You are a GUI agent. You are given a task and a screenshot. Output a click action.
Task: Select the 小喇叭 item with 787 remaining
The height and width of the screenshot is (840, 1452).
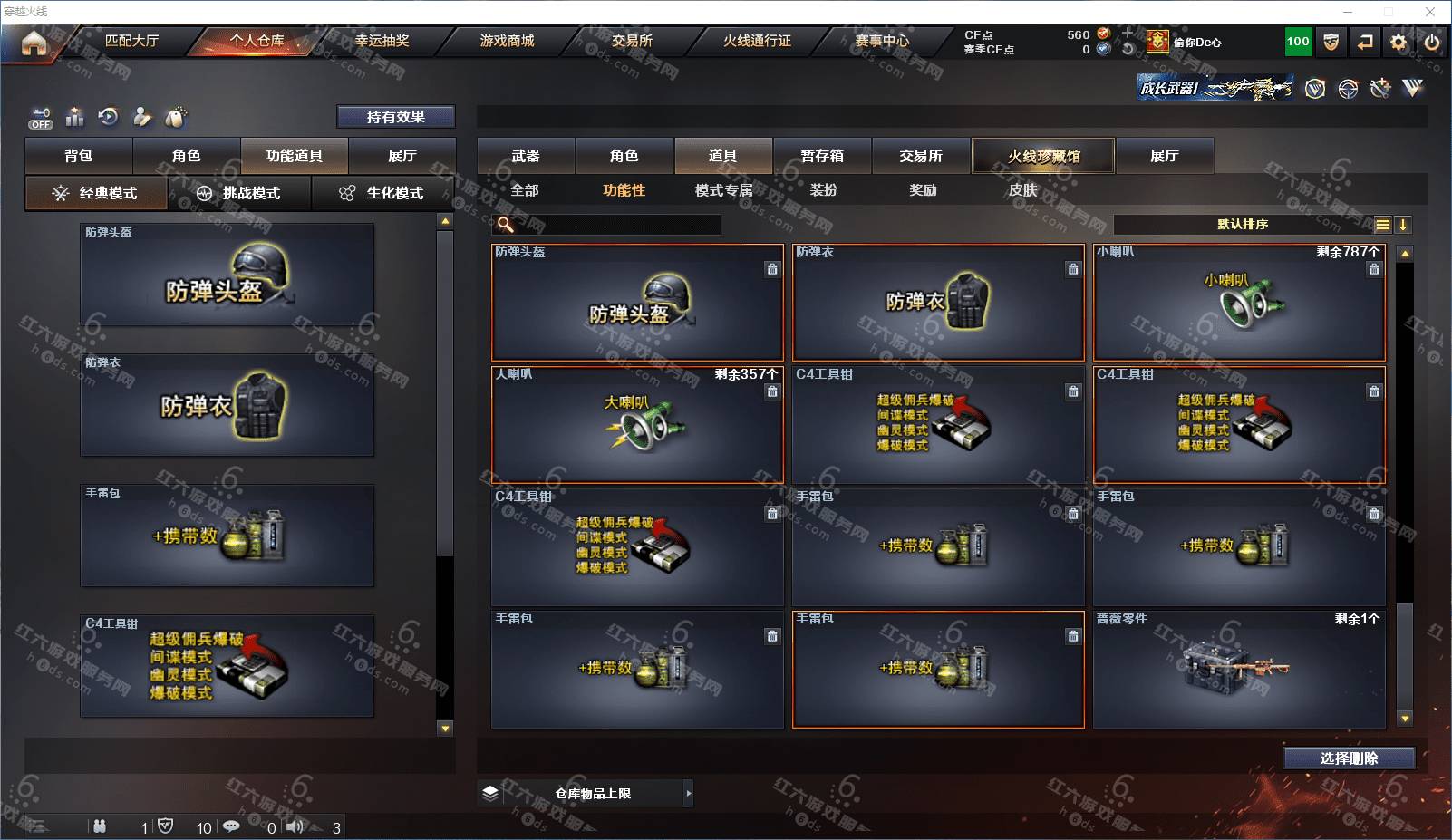point(1239,303)
